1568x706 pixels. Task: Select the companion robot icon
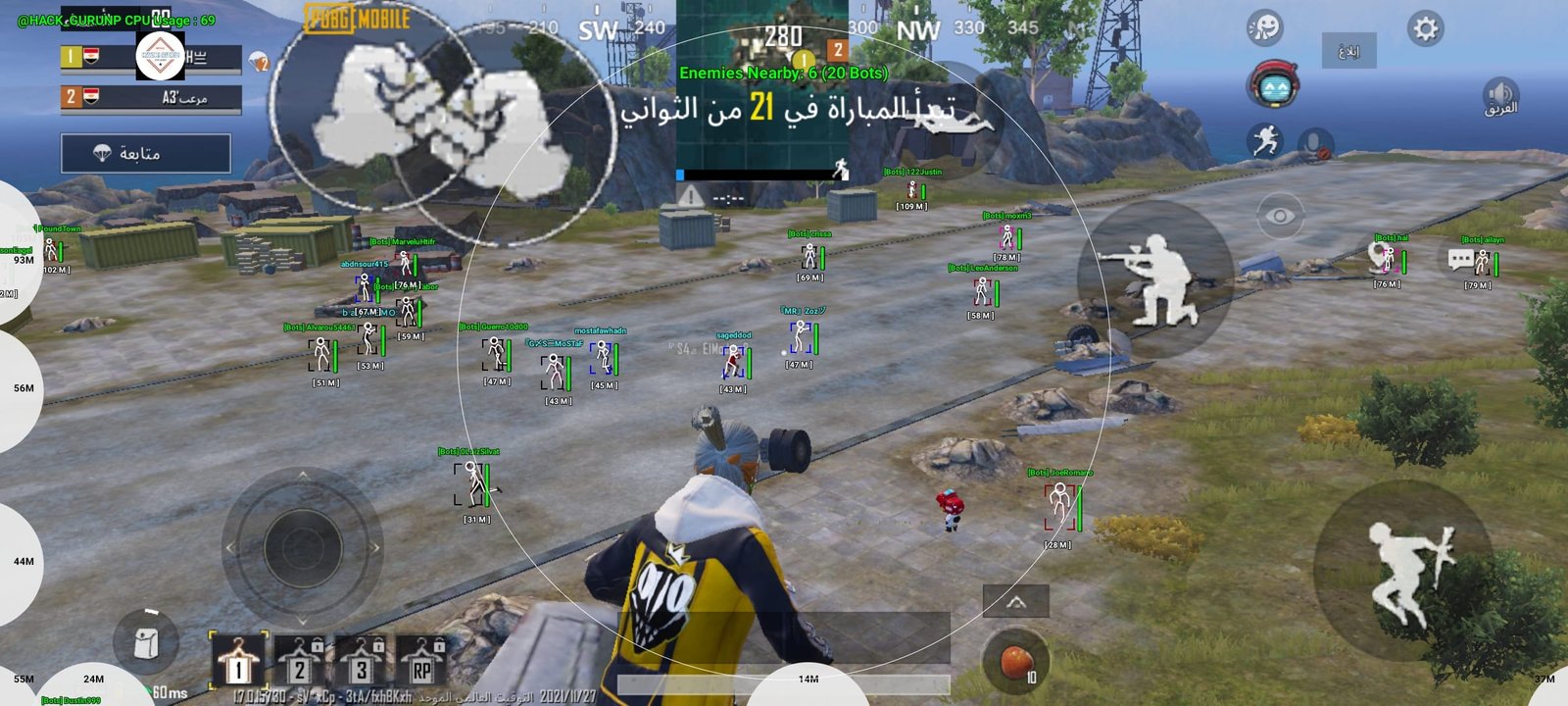1275,88
